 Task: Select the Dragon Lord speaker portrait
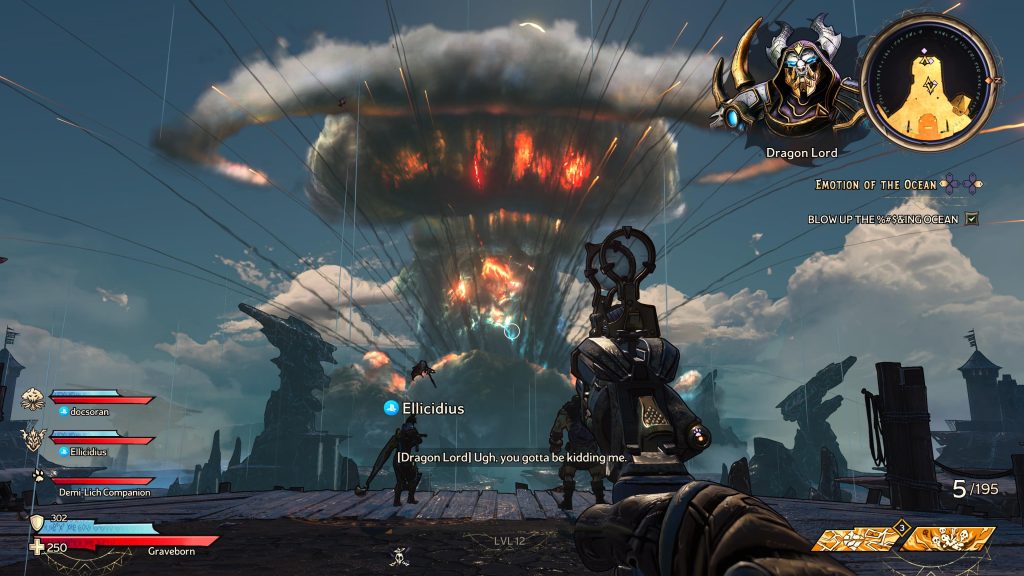point(788,82)
